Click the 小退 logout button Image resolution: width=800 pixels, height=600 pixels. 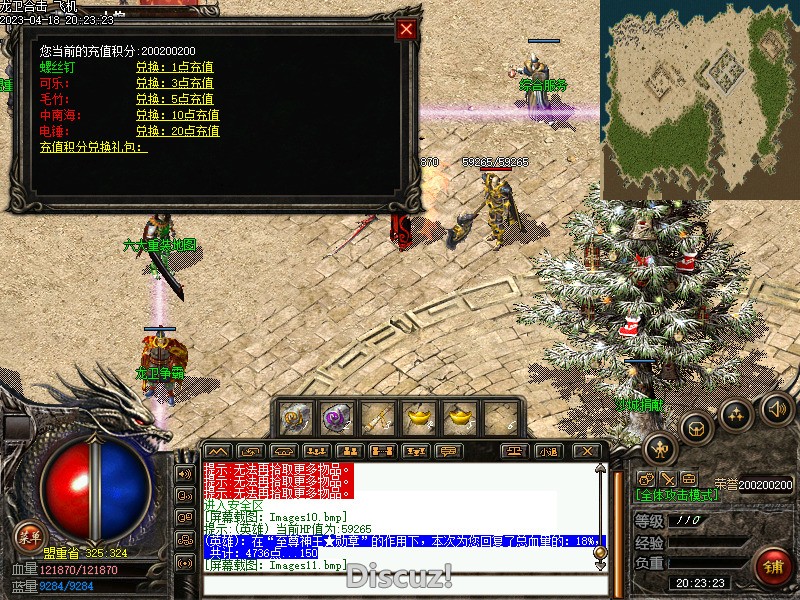tap(547, 451)
